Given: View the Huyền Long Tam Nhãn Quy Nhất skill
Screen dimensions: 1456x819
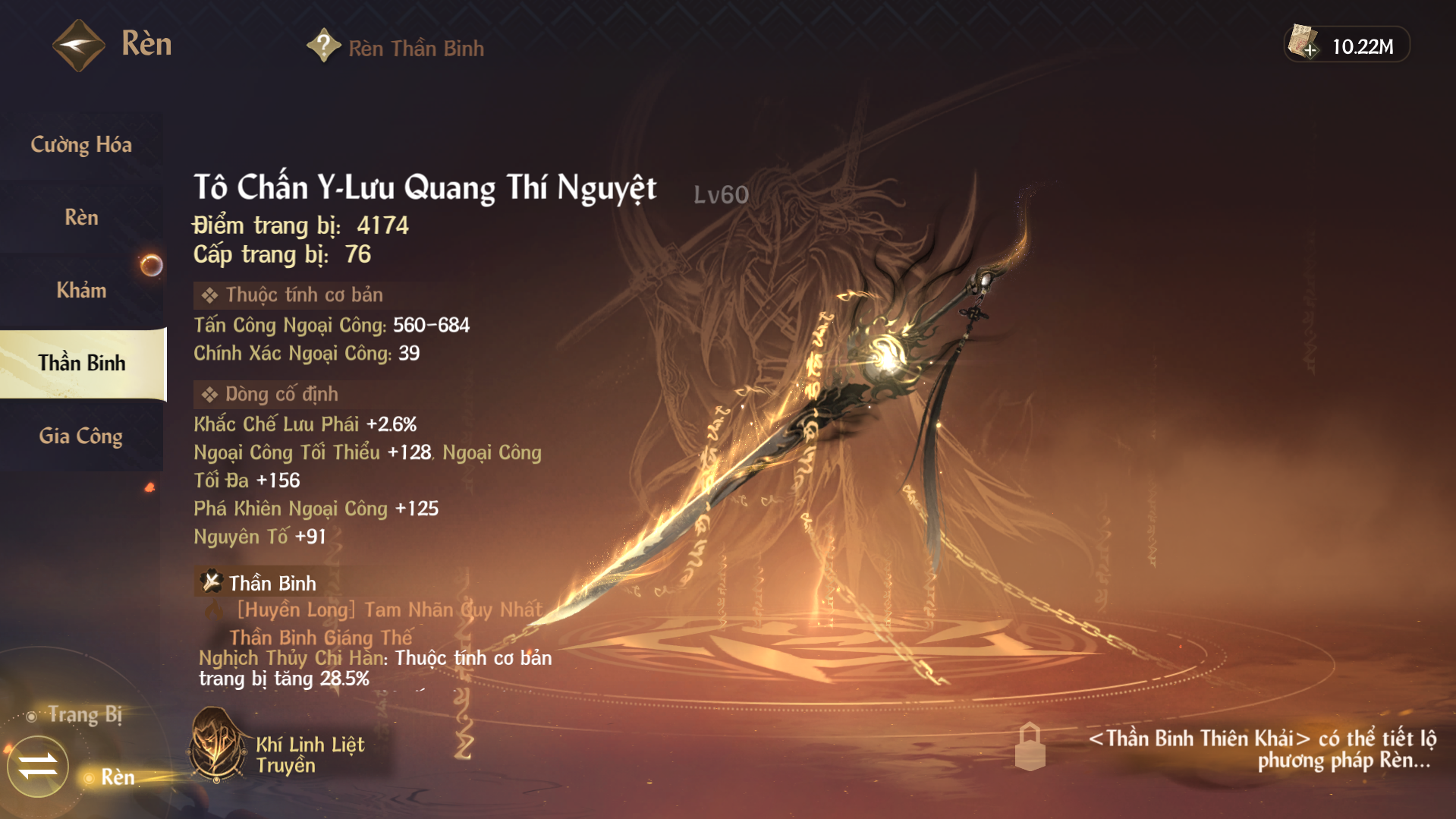Looking at the screenshot, I should point(389,610).
